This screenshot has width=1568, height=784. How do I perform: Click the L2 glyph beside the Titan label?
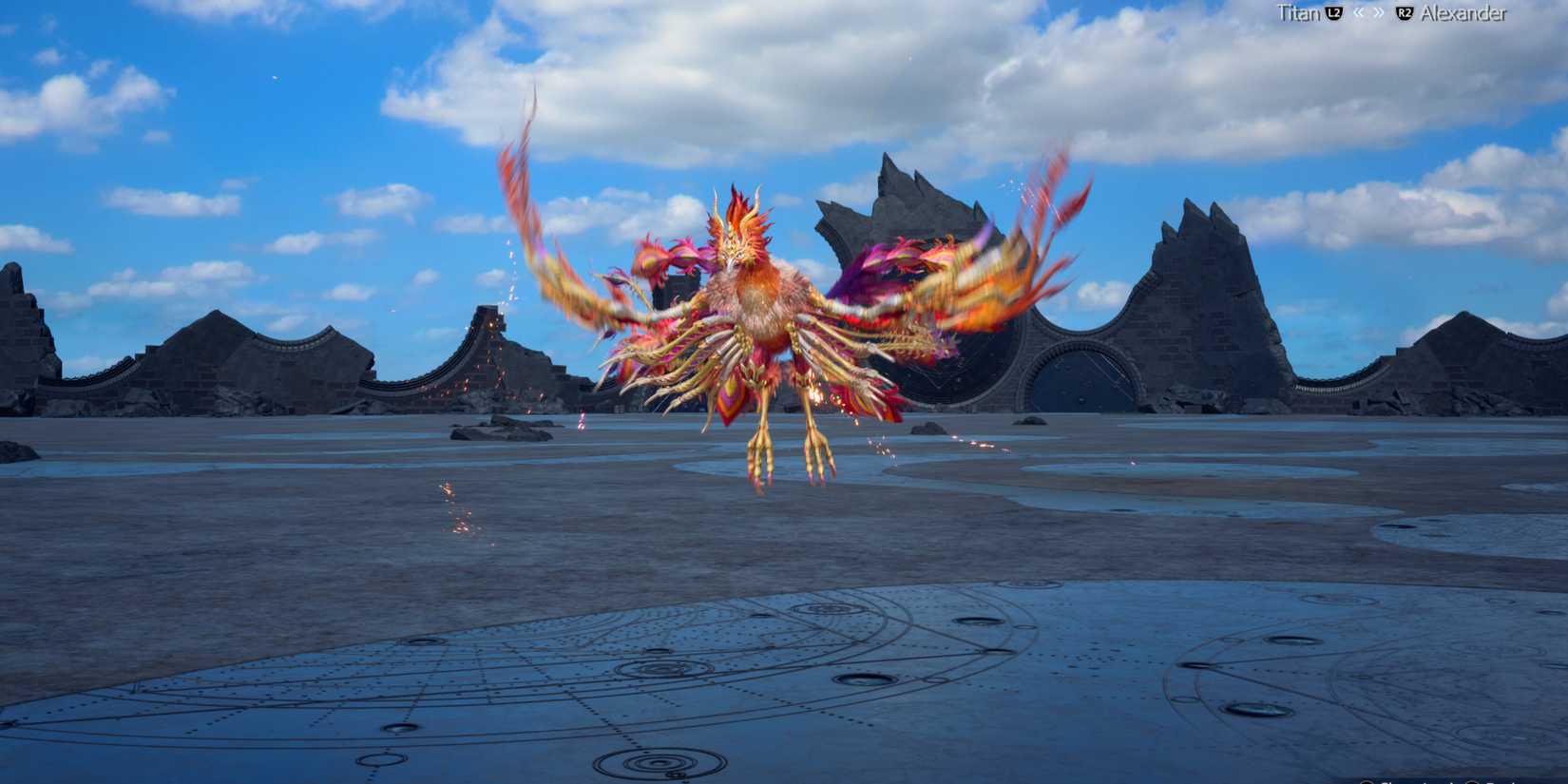pyautogui.click(x=1334, y=13)
